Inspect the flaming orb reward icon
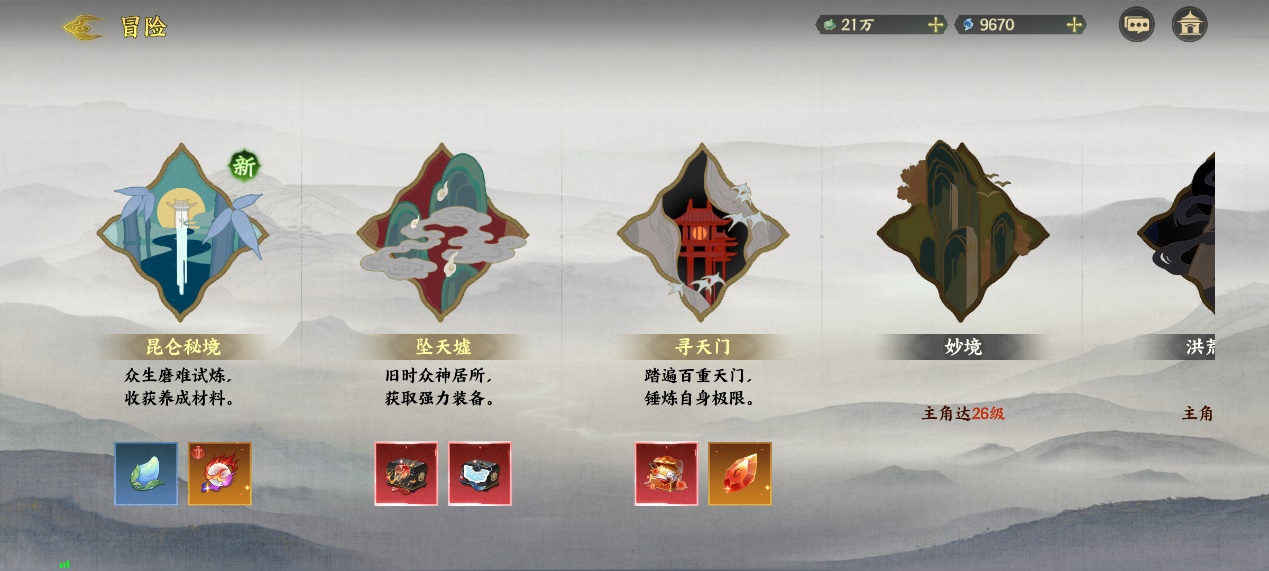 pyautogui.click(x=220, y=474)
